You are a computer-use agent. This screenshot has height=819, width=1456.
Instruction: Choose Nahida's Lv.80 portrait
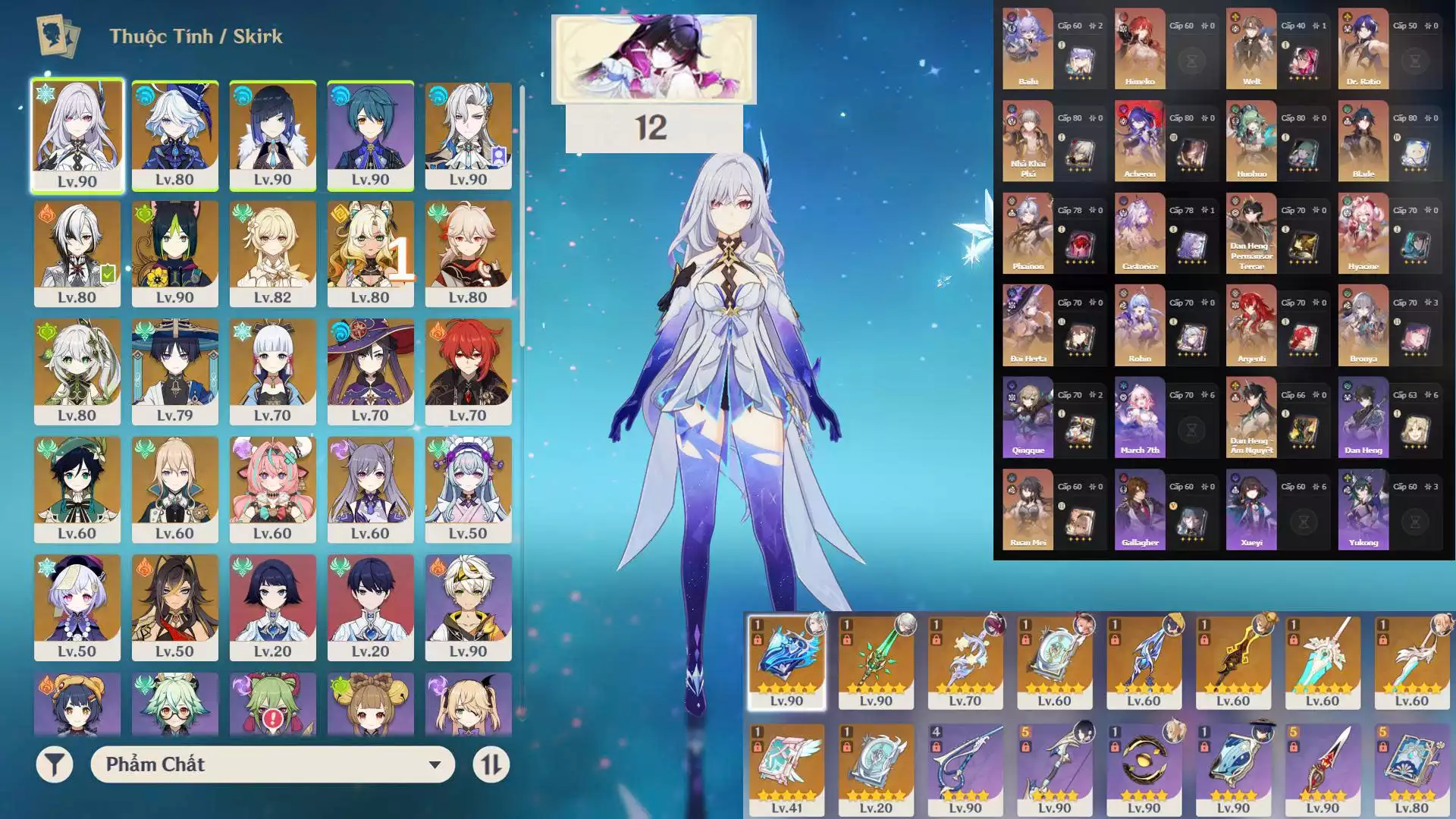[x=77, y=371]
